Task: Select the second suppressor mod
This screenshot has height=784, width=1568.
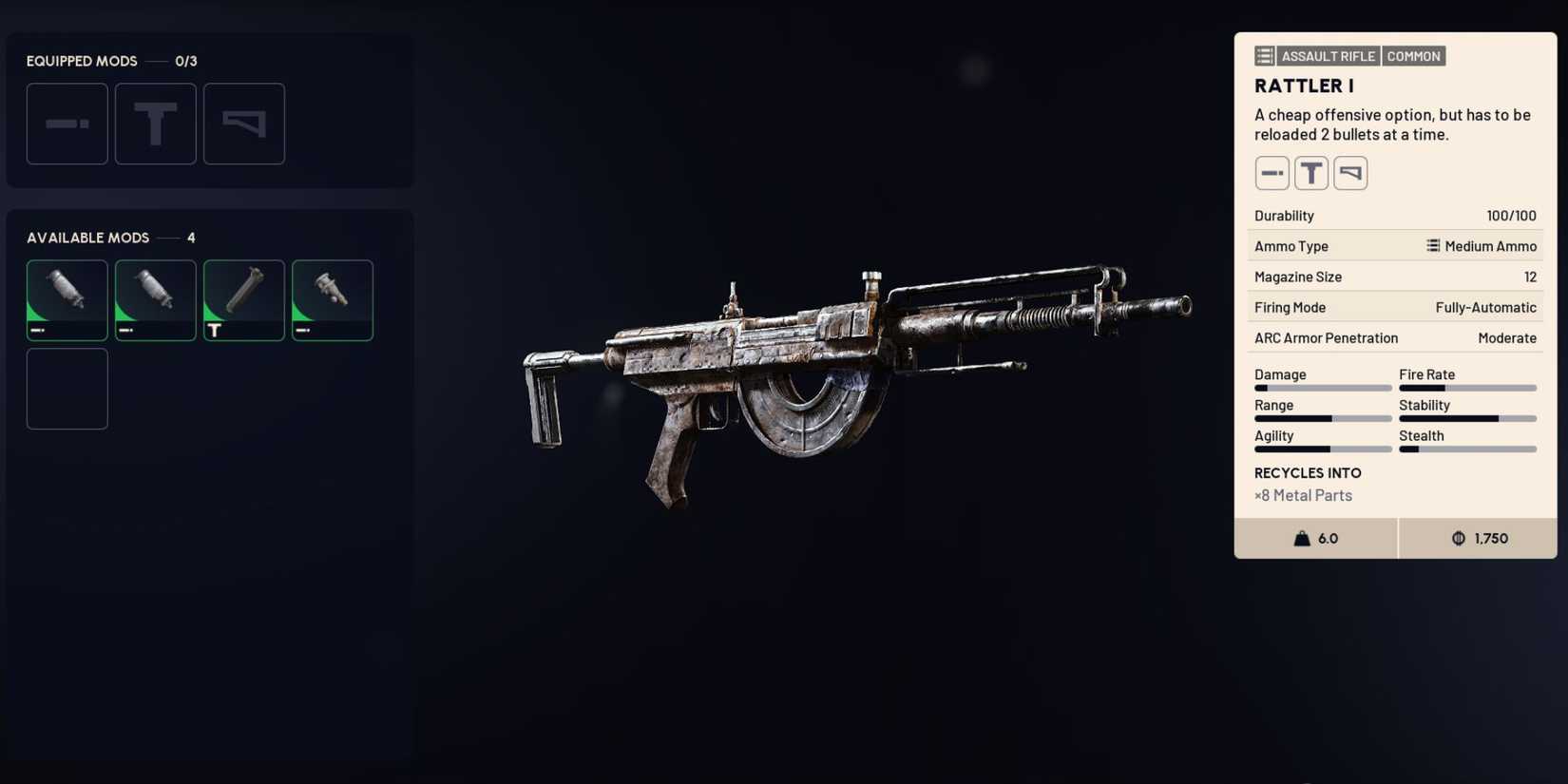Action: point(155,299)
